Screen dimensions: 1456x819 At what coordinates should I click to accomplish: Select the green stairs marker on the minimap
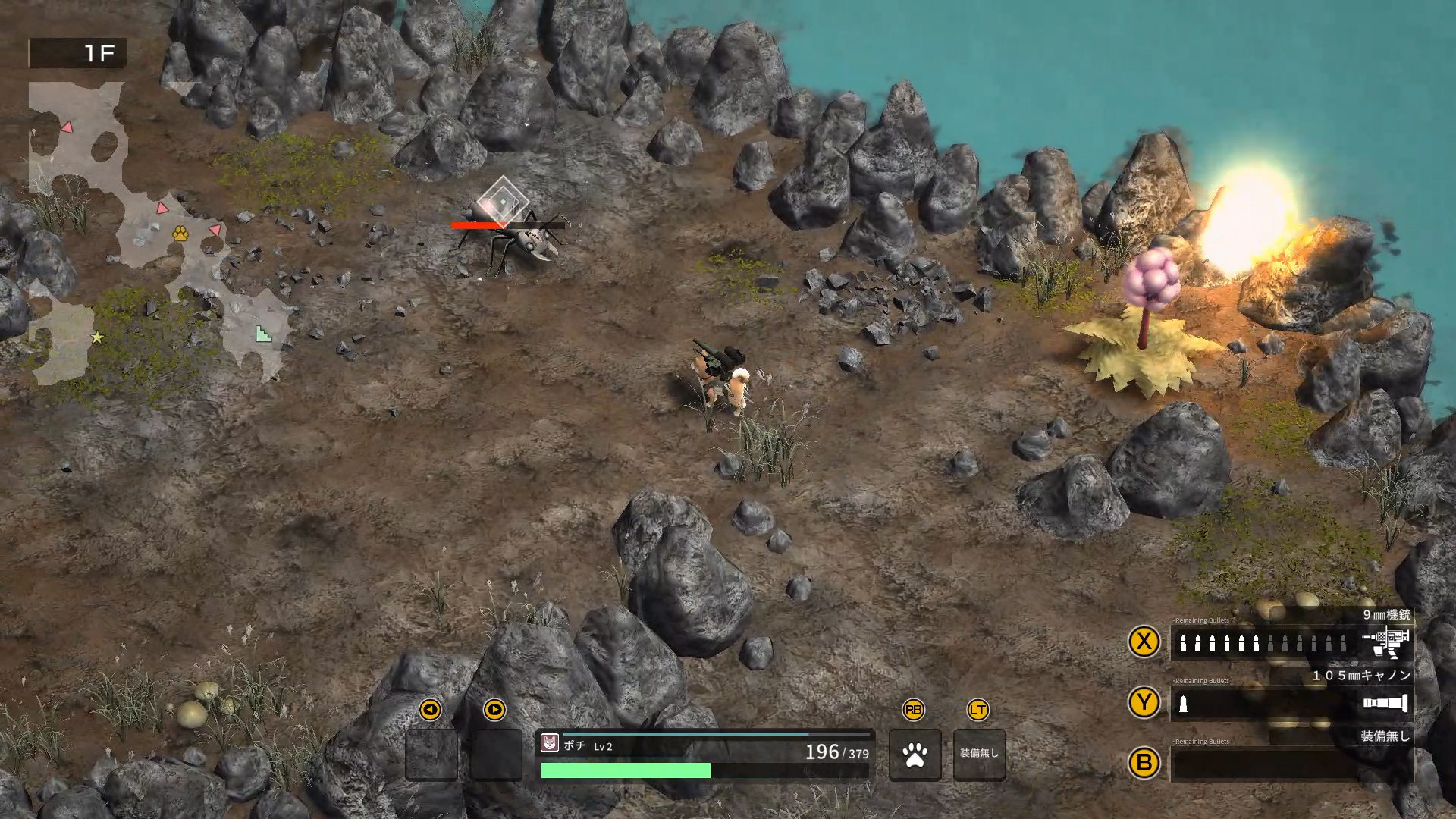click(263, 334)
